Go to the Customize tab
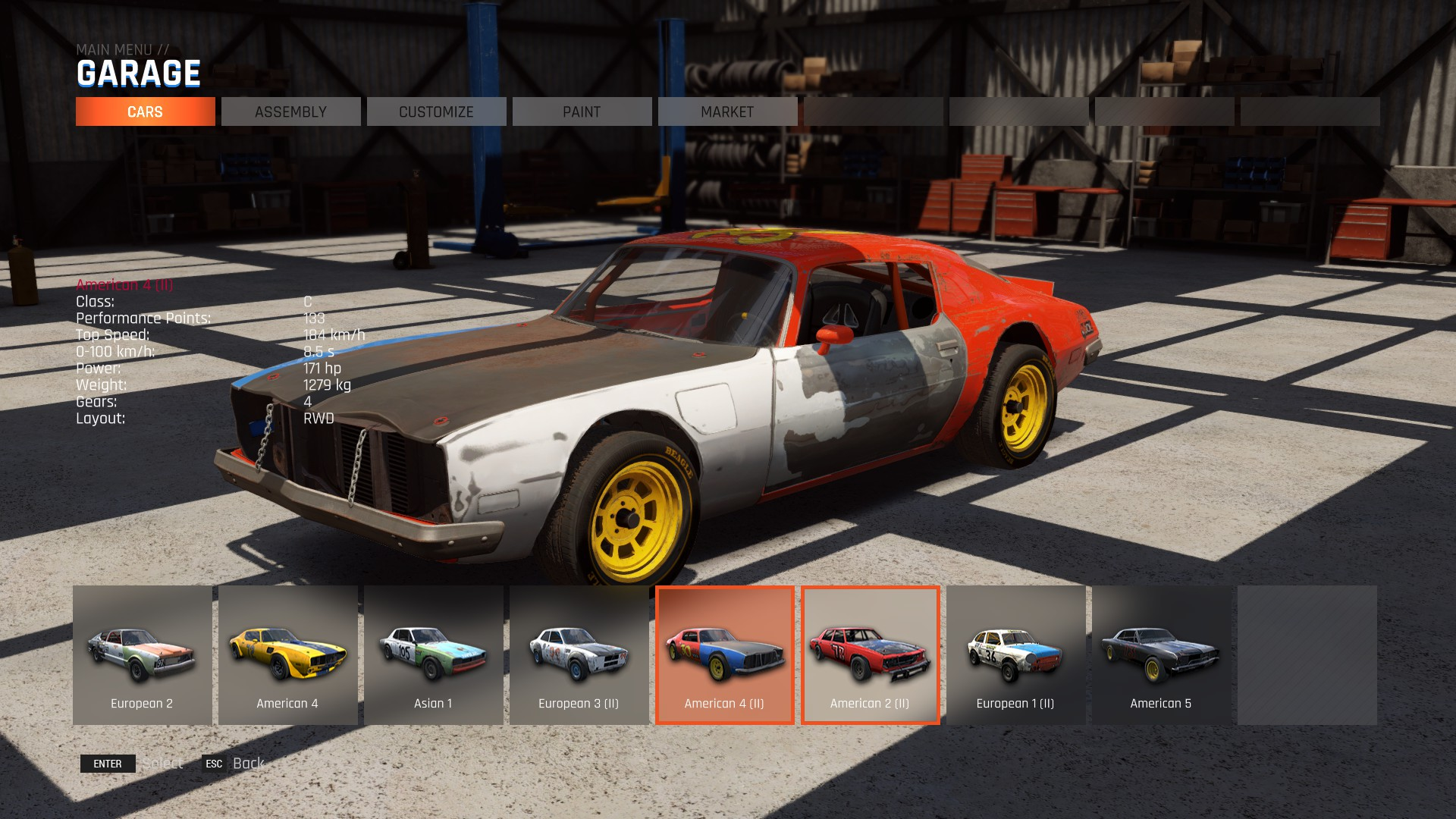1456x819 pixels. [436, 111]
